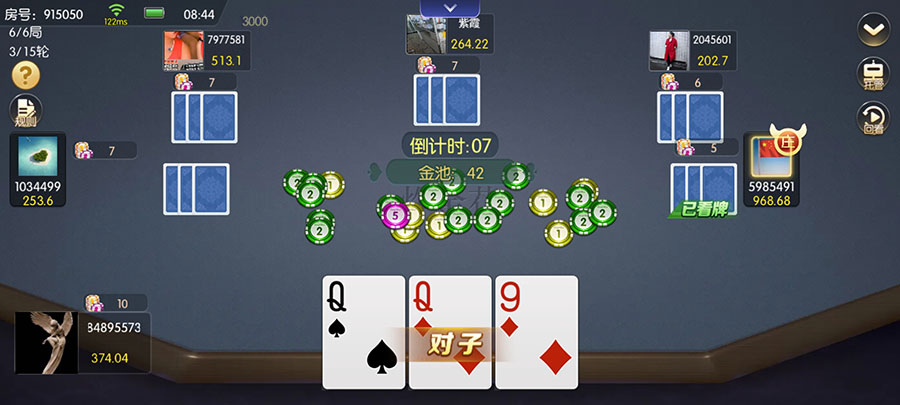Open the 规则 rules document icon

[x=25, y=111]
